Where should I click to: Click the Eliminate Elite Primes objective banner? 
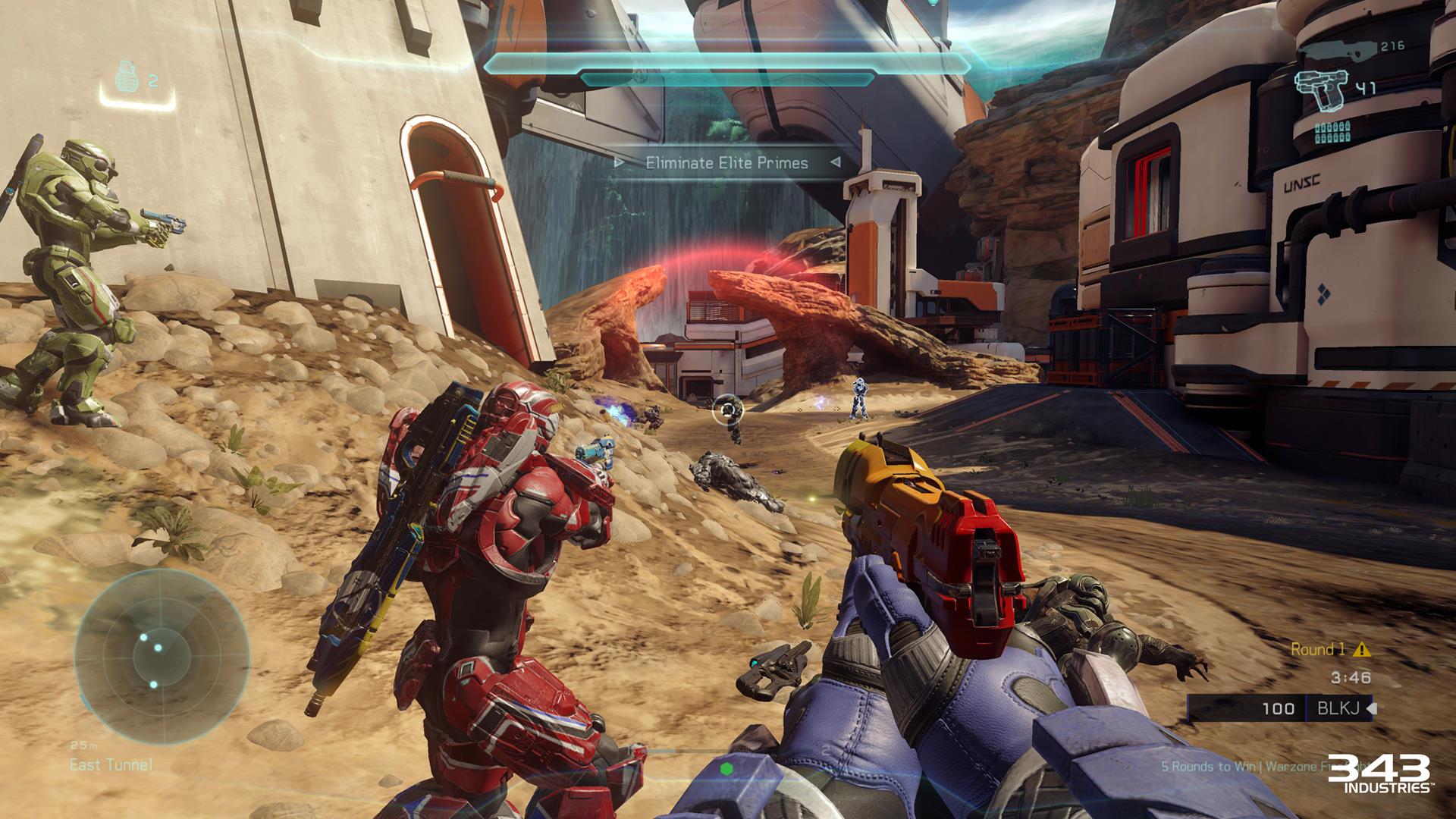pos(726,162)
